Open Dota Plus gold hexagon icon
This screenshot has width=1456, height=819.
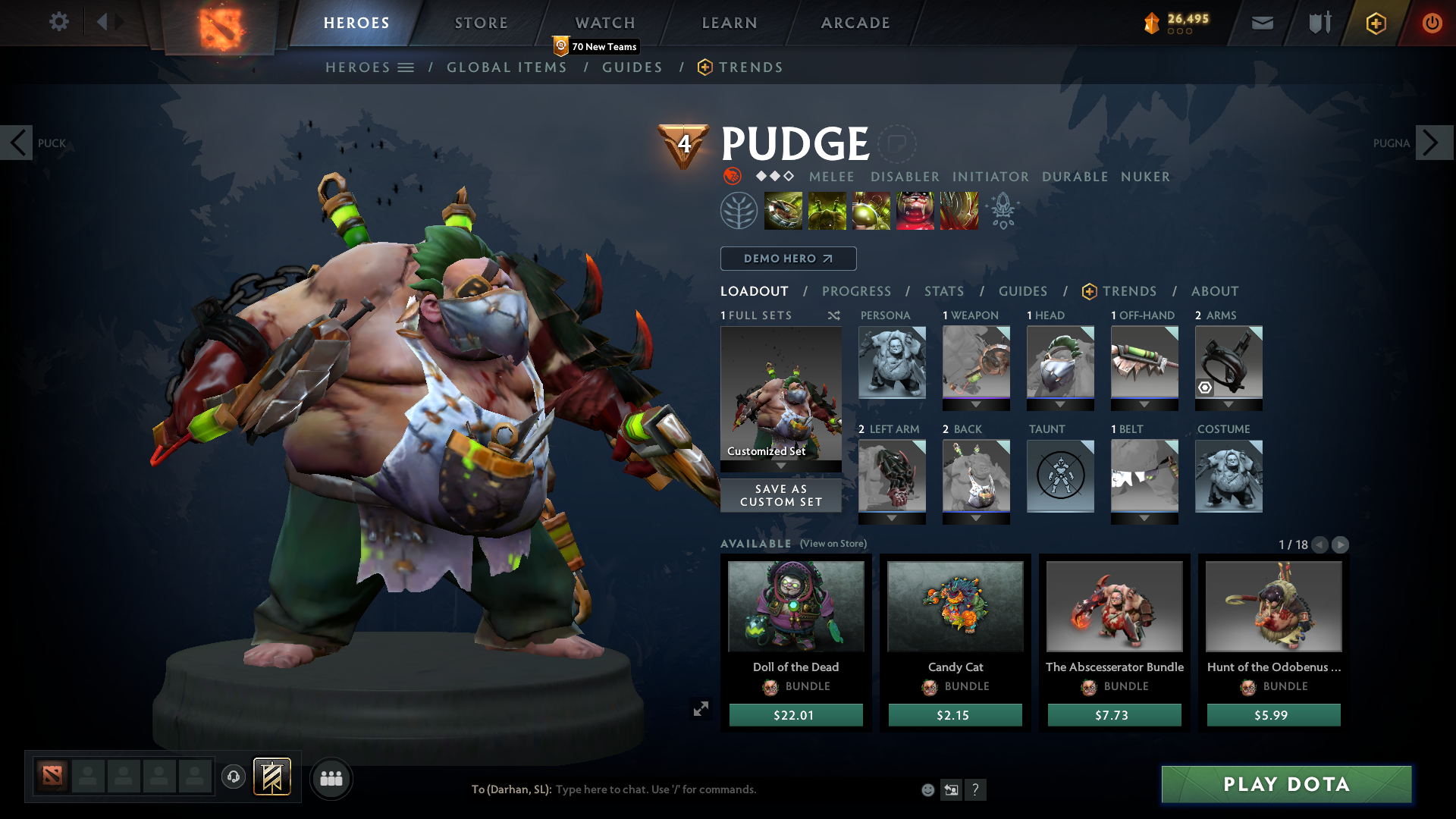[1375, 23]
